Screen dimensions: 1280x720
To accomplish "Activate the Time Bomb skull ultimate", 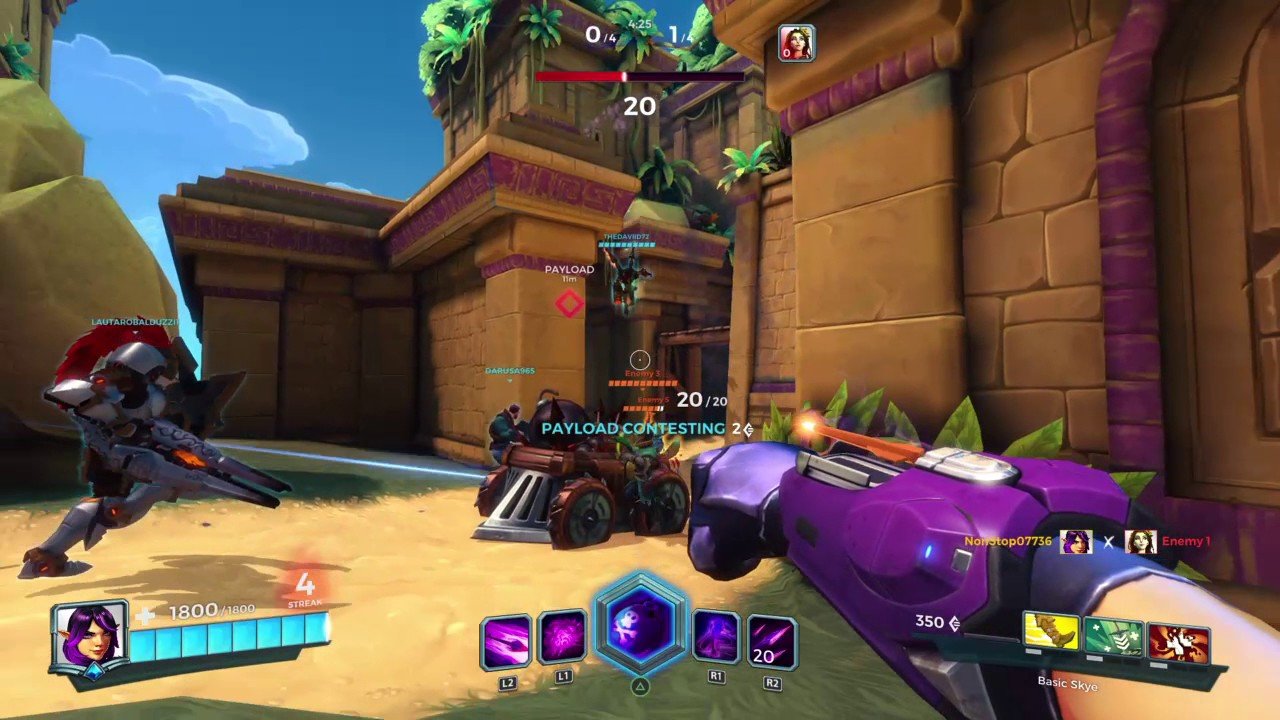I will click(x=640, y=626).
